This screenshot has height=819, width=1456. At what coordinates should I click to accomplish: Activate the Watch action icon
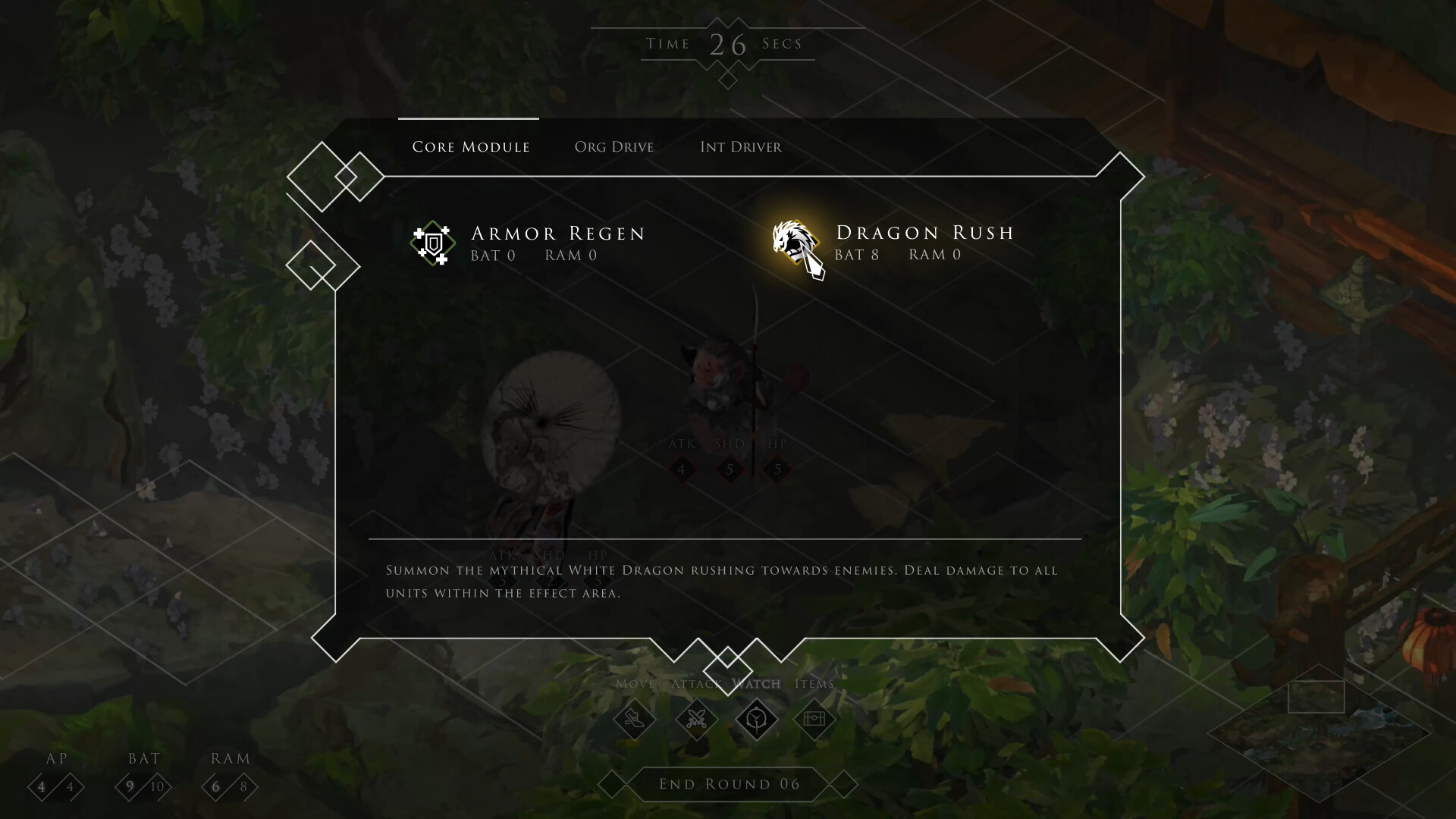click(x=756, y=718)
